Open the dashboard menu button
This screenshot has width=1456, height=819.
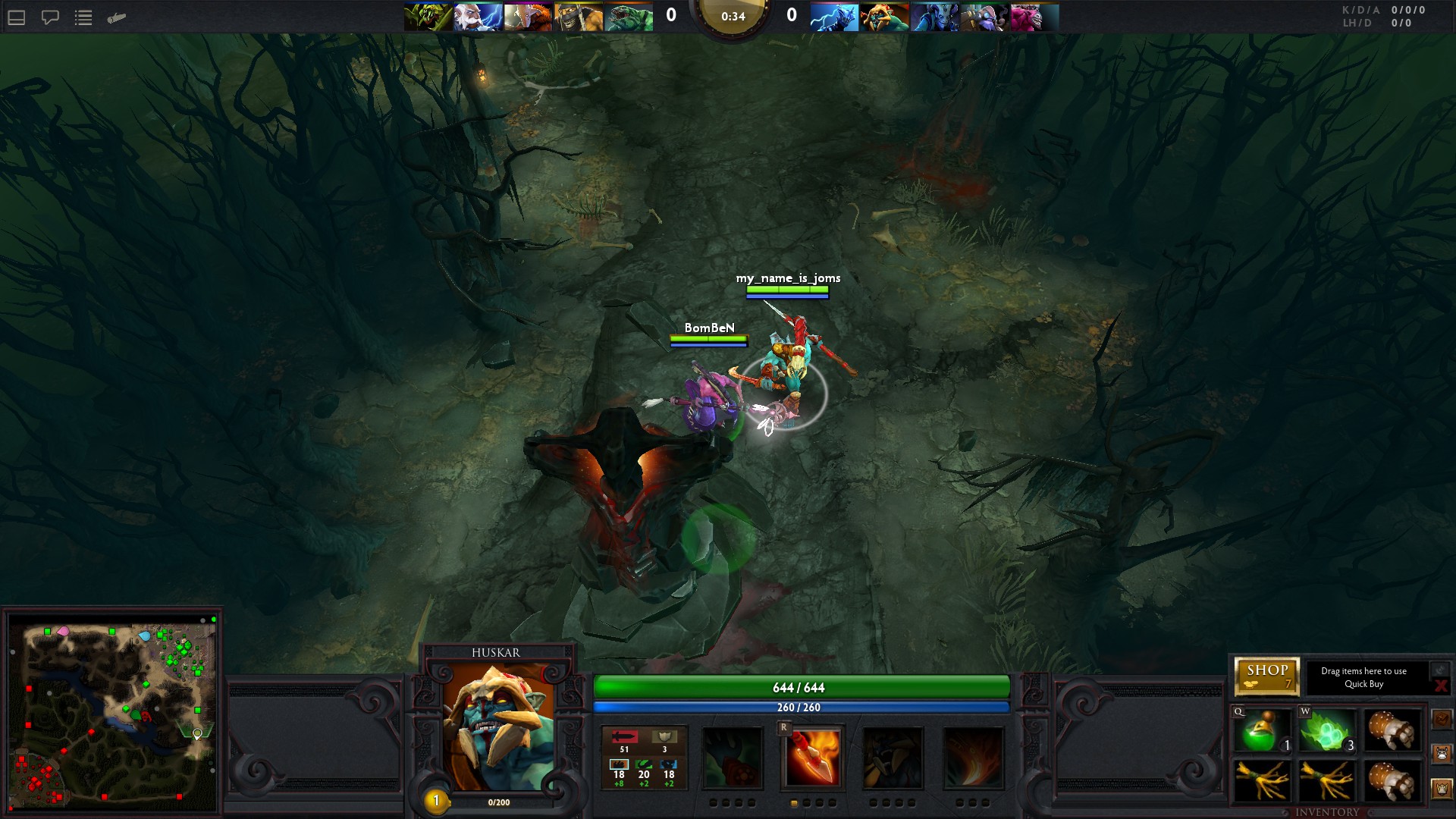tap(17, 17)
